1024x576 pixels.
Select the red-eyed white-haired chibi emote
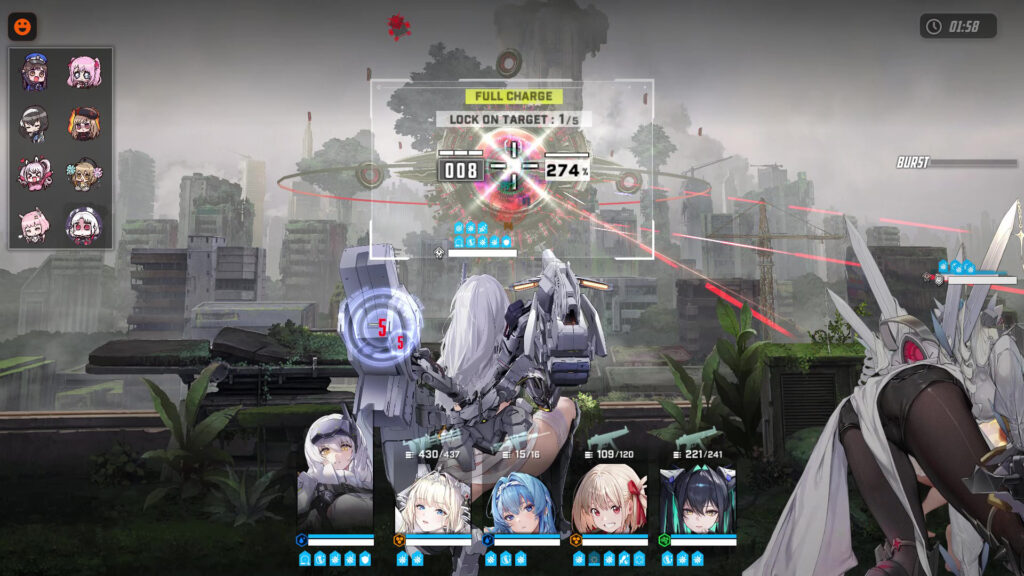[84, 225]
